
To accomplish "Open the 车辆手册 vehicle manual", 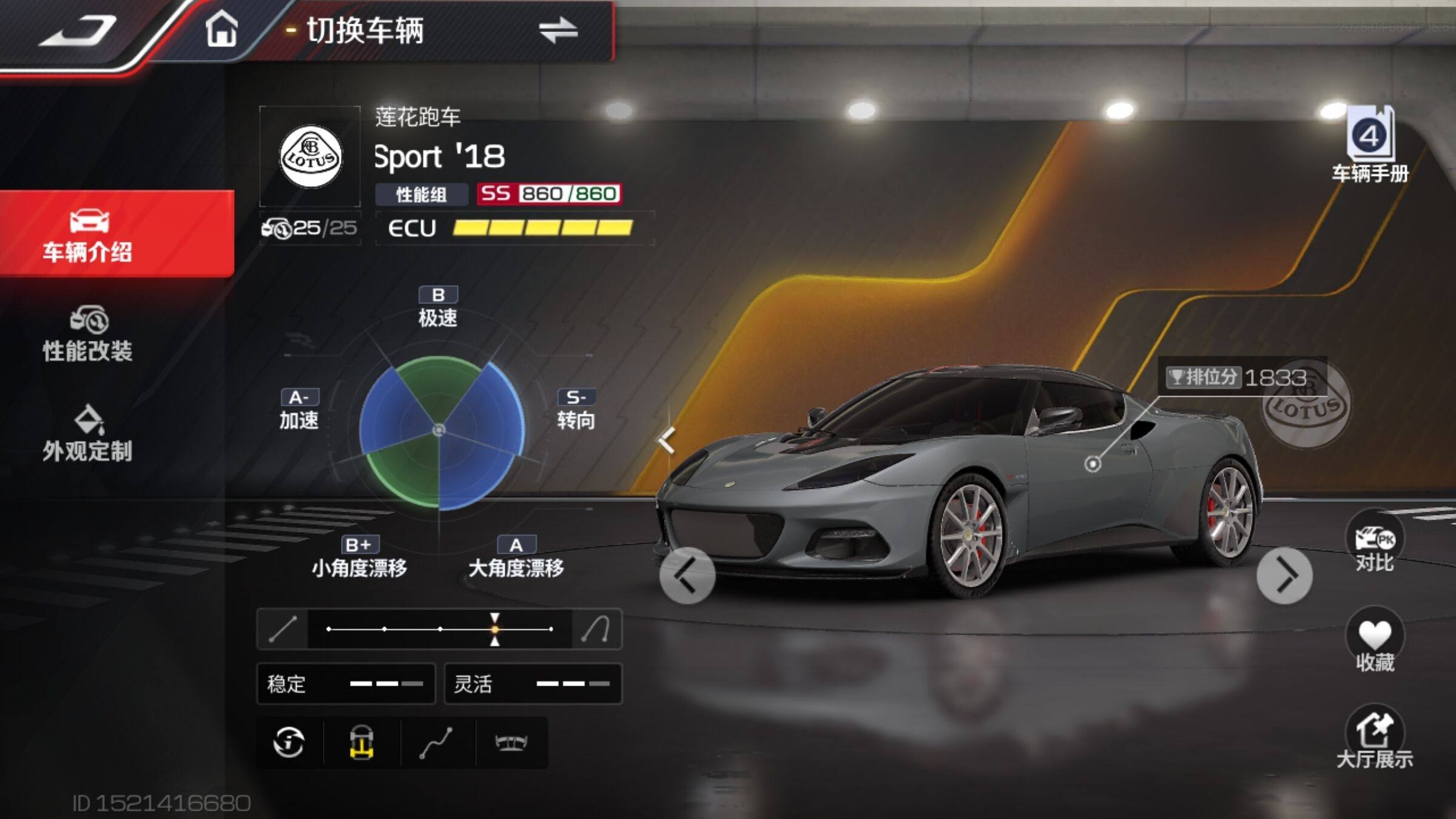I will (1370, 146).
